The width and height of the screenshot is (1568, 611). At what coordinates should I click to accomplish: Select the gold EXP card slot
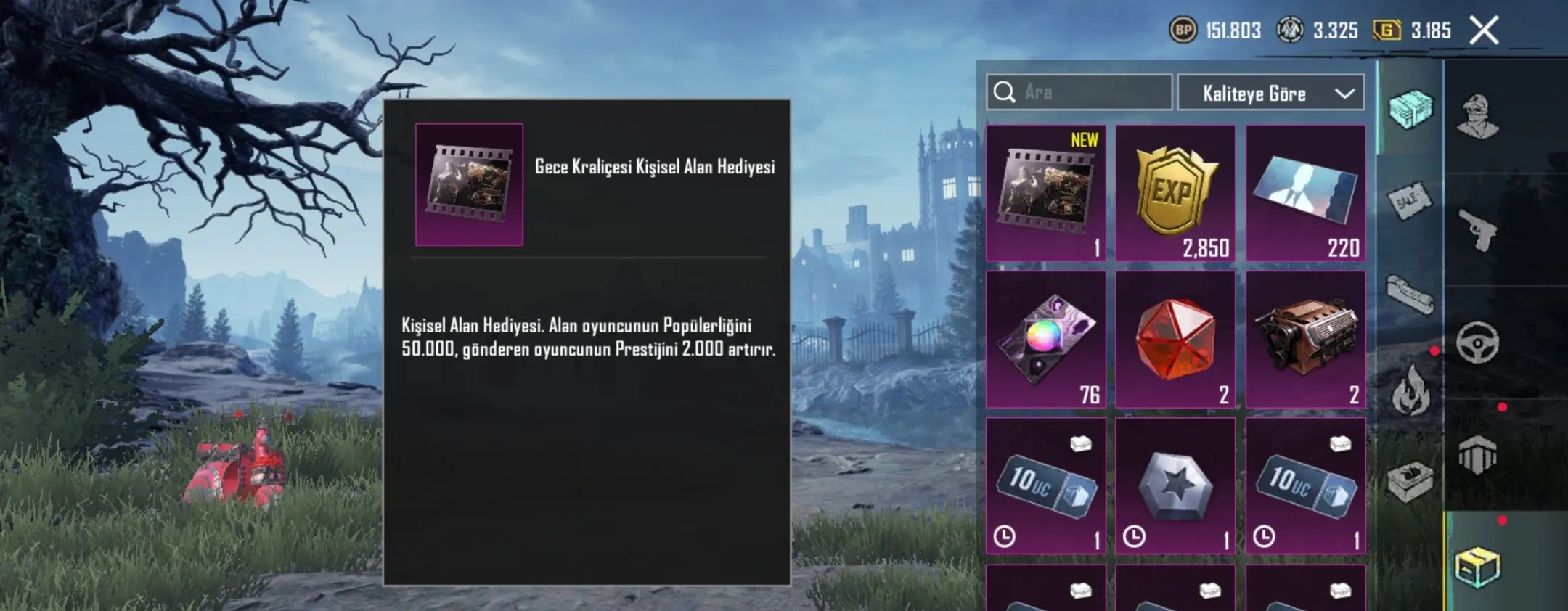(1175, 192)
